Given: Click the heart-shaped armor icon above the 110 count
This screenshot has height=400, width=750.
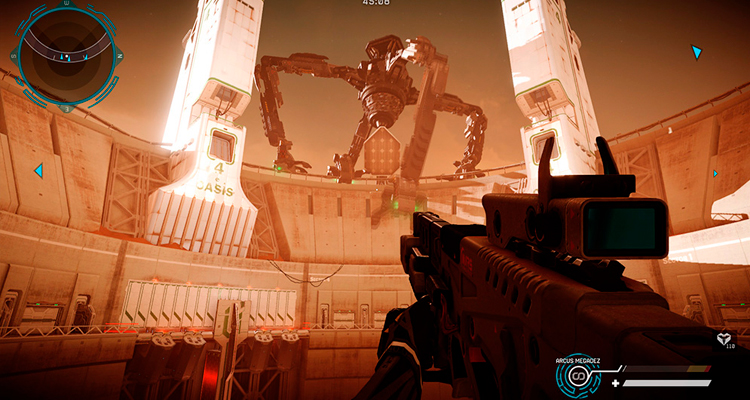Looking at the screenshot, I should (x=723, y=339).
